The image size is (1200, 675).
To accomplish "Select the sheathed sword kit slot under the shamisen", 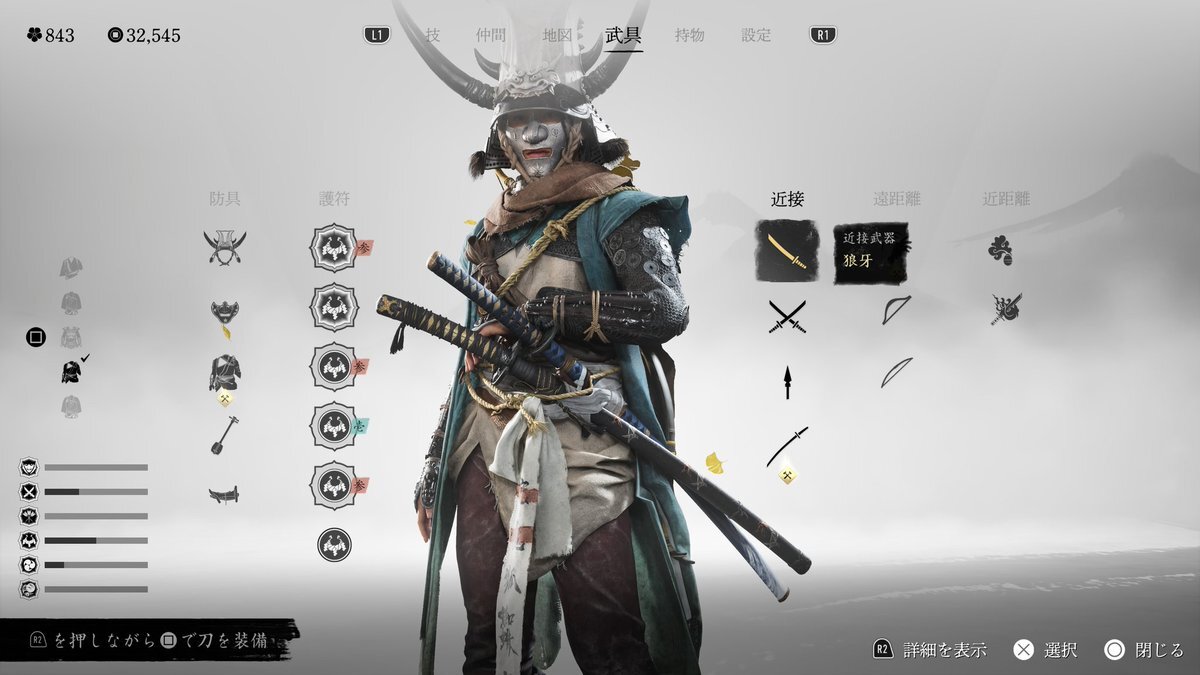I will (224, 494).
